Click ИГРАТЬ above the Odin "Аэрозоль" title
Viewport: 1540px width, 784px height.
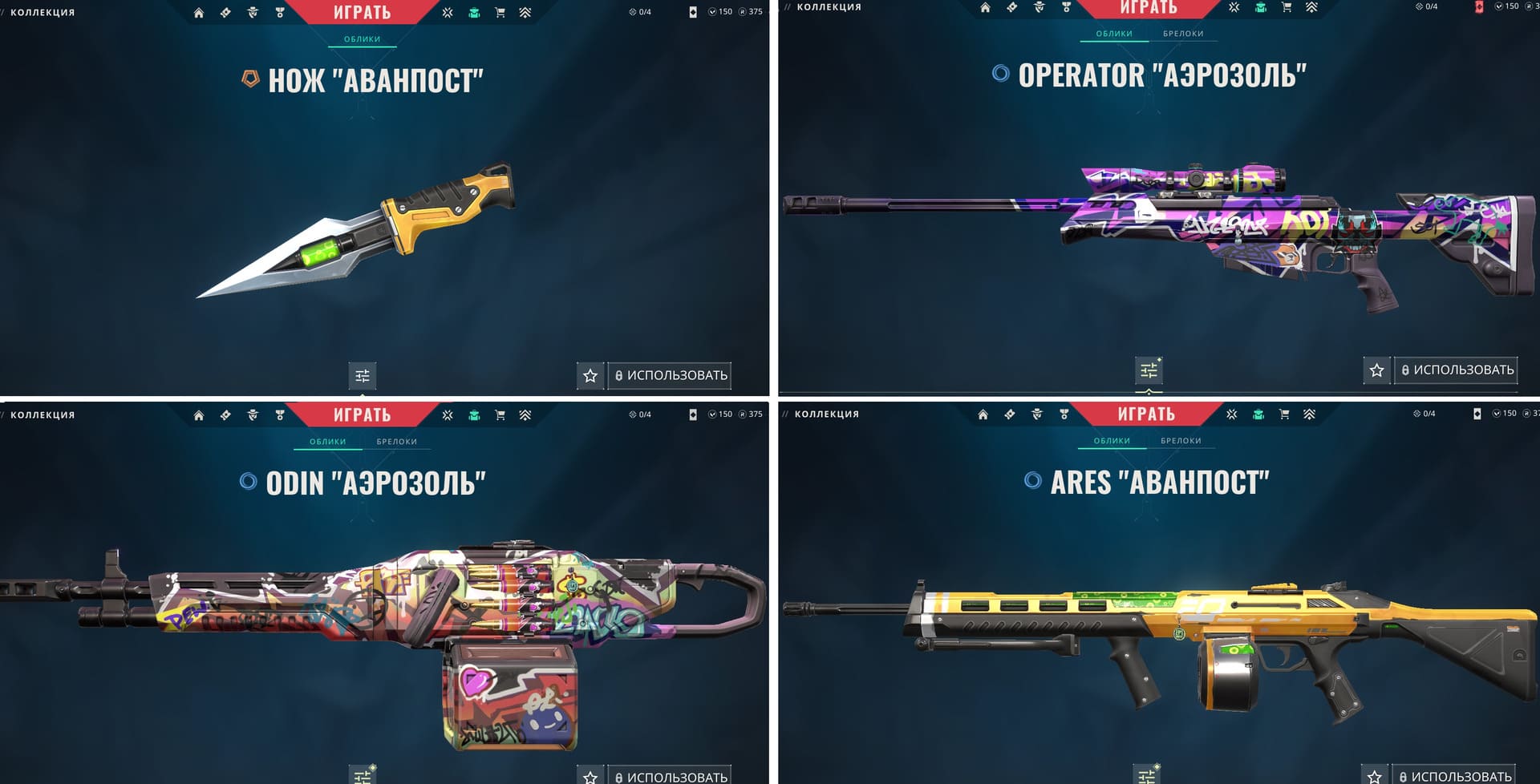click(362, 414)
